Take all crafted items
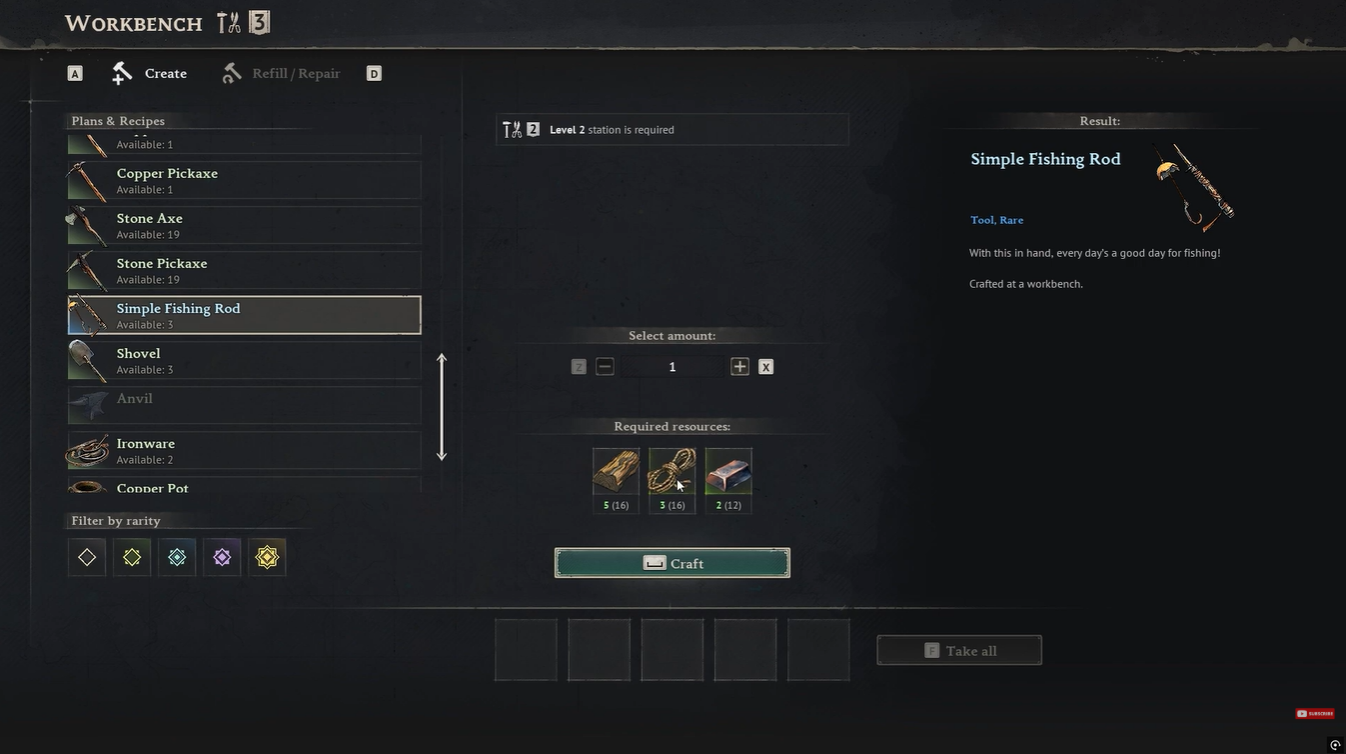 (x=959, y=650)
